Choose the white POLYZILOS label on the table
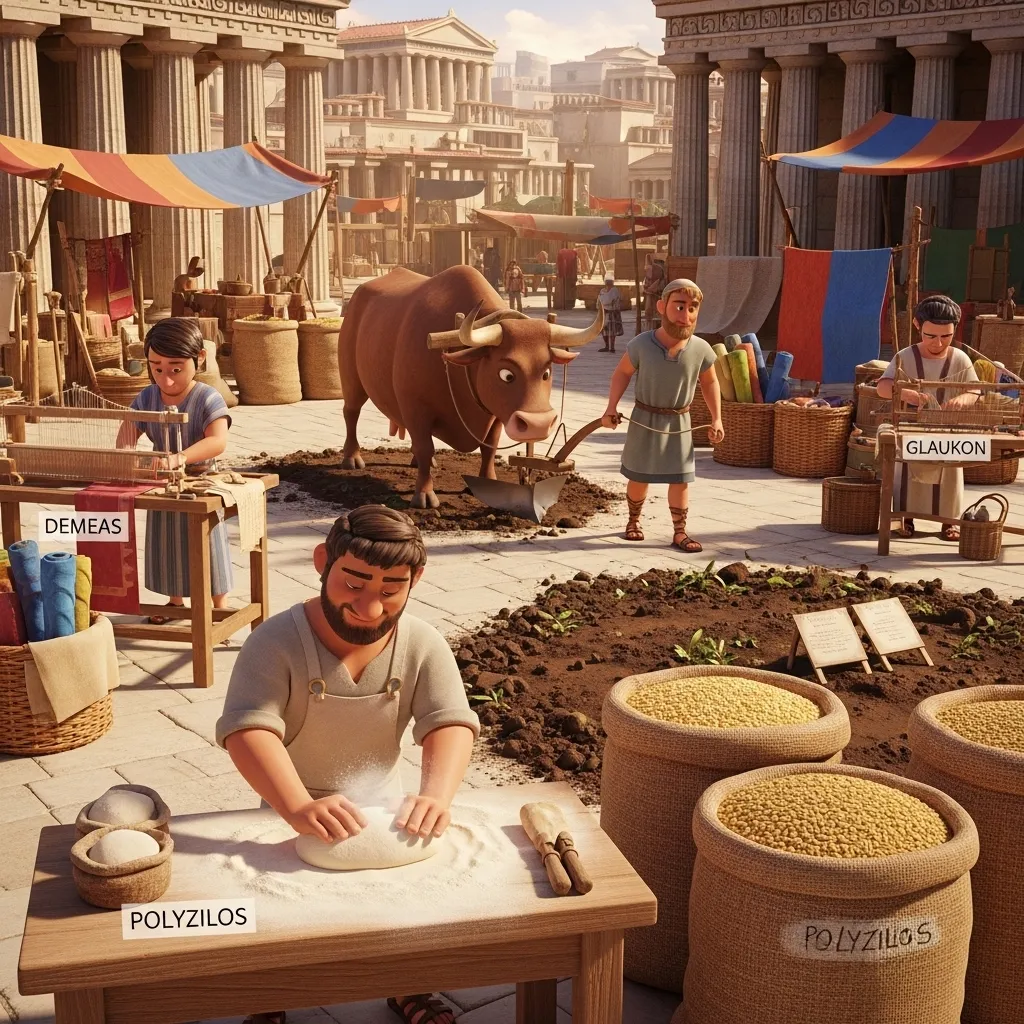 click(x=188, y=918)
